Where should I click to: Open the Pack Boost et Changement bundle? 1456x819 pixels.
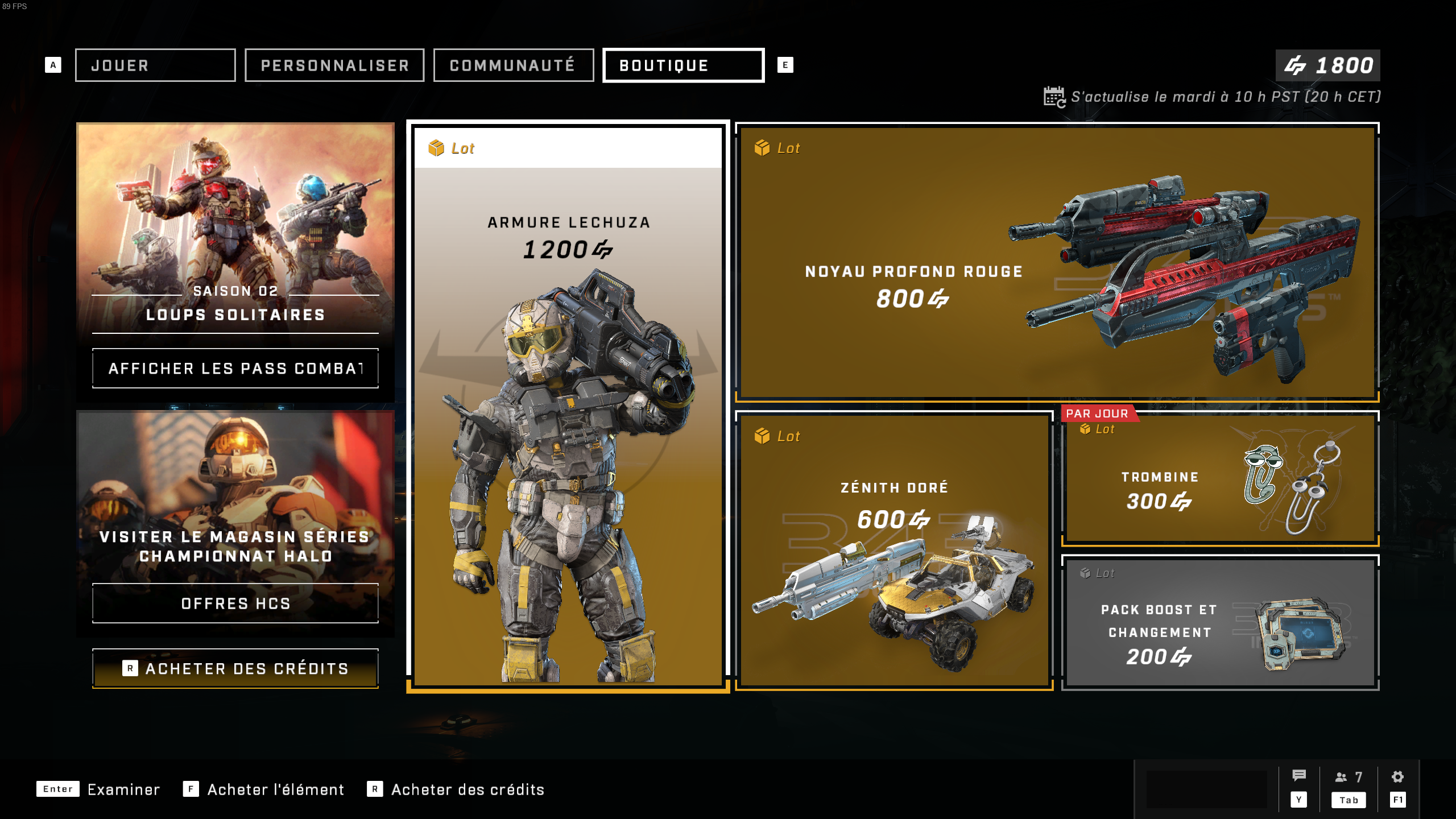[1220, 623]
